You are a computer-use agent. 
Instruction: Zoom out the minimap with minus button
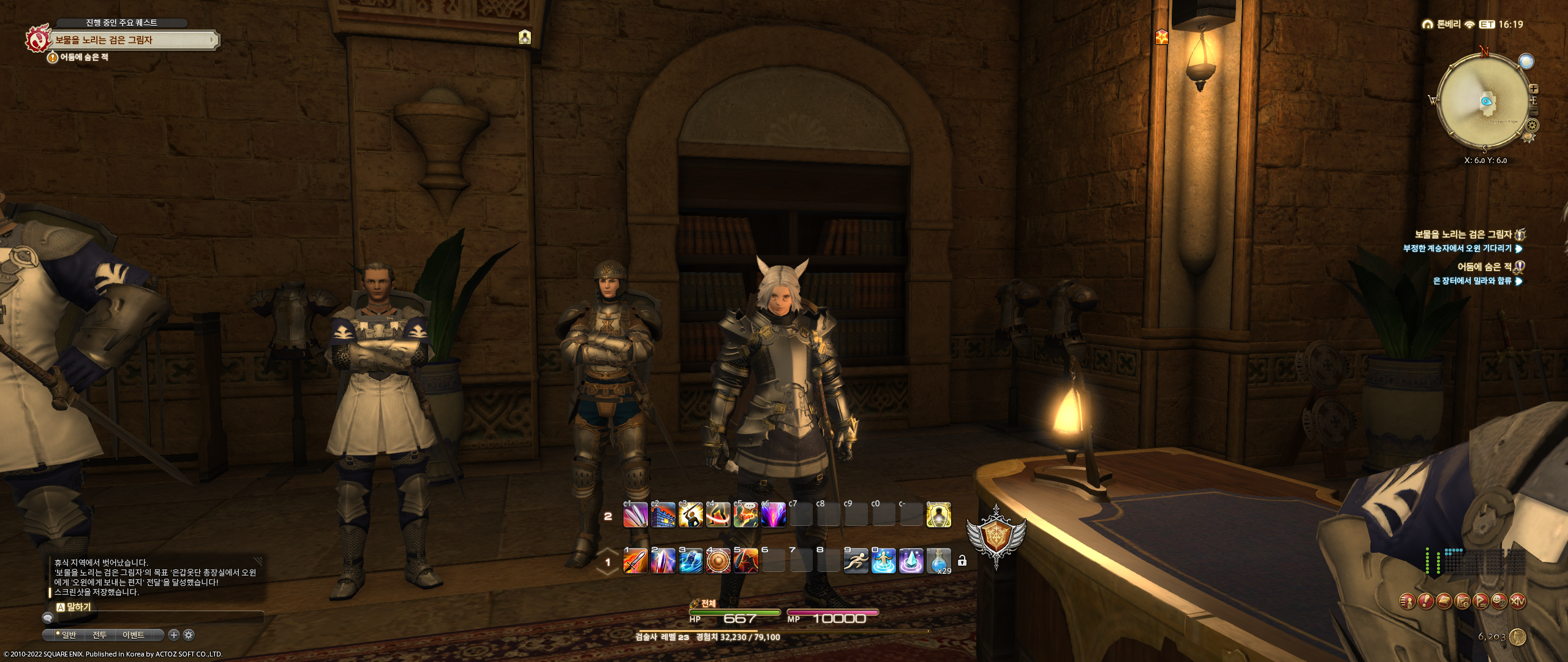pos(1534,112)
